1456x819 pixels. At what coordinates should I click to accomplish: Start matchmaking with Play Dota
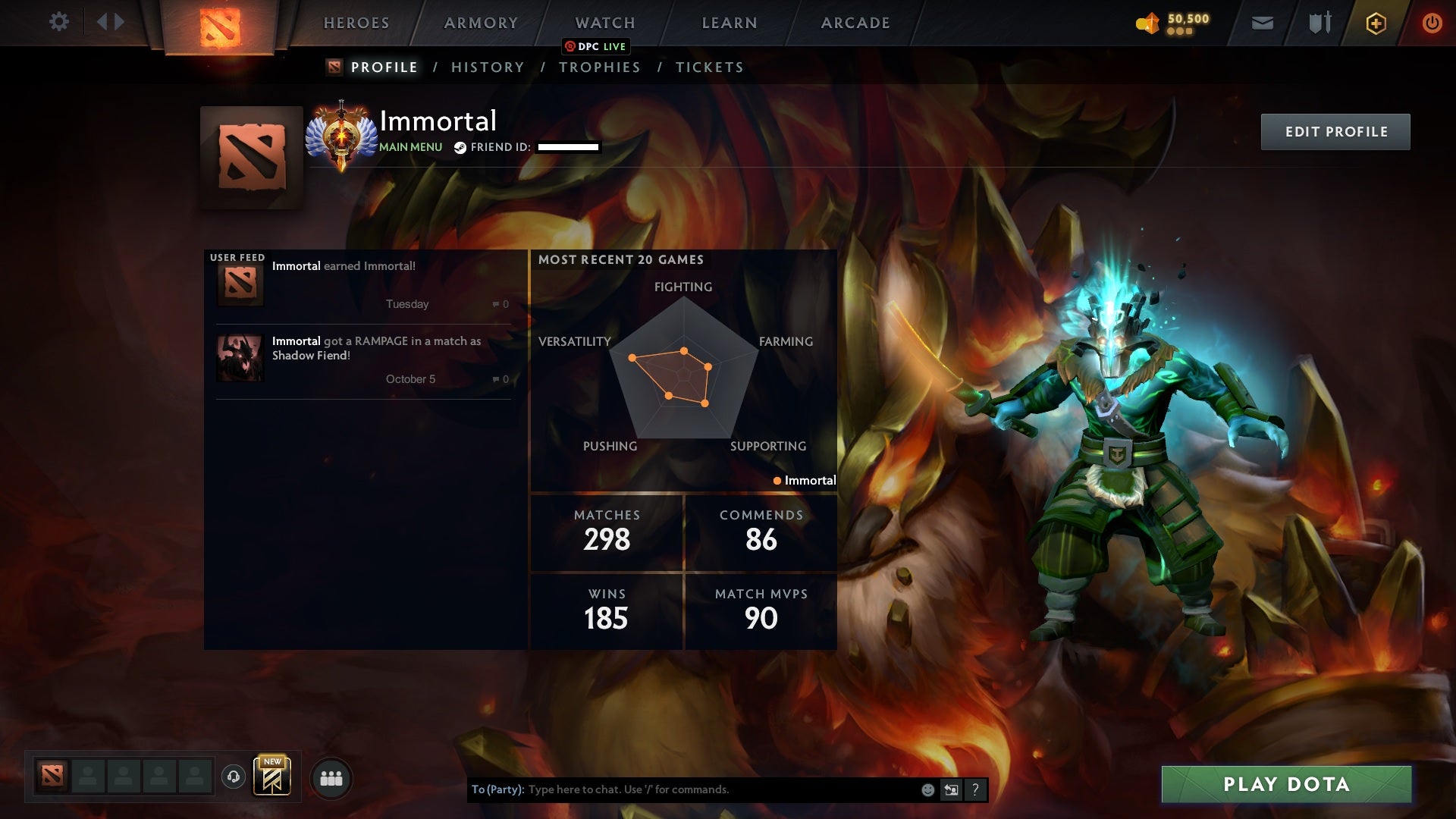[x=1286, y=784]
